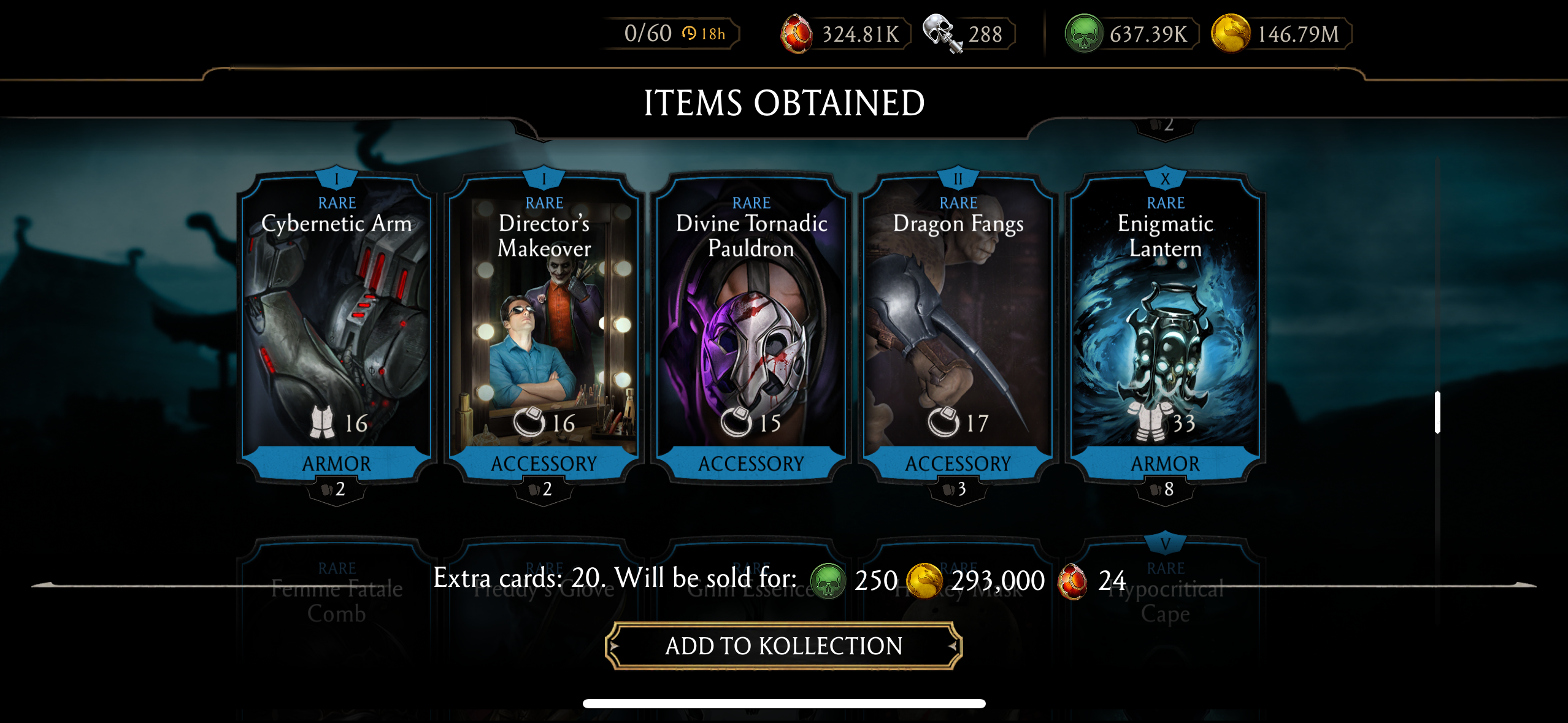Click the skull alliance points icon at top
This screenshot has width=1568, height=723.
(x=941, y=32)
